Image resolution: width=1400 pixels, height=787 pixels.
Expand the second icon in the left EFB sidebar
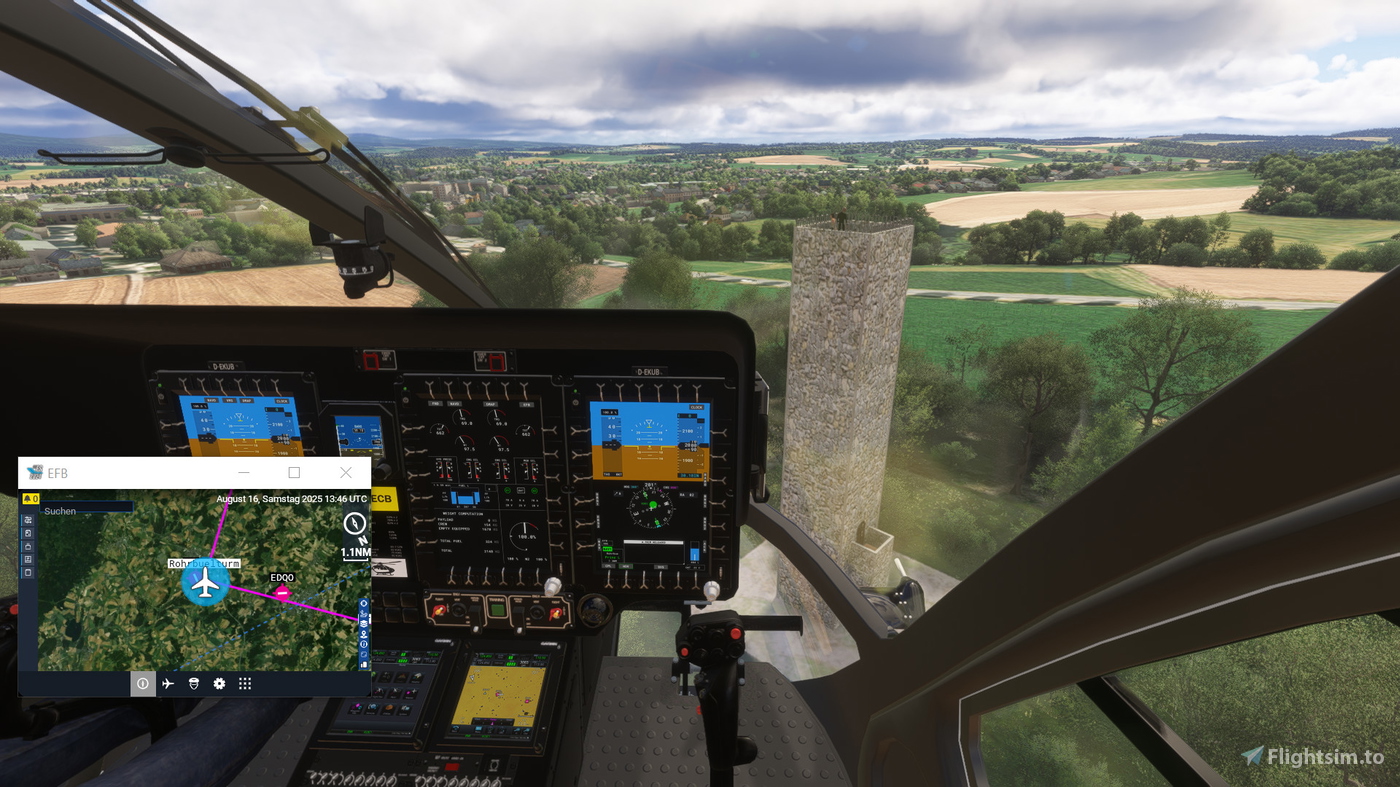tap(28, 533)
